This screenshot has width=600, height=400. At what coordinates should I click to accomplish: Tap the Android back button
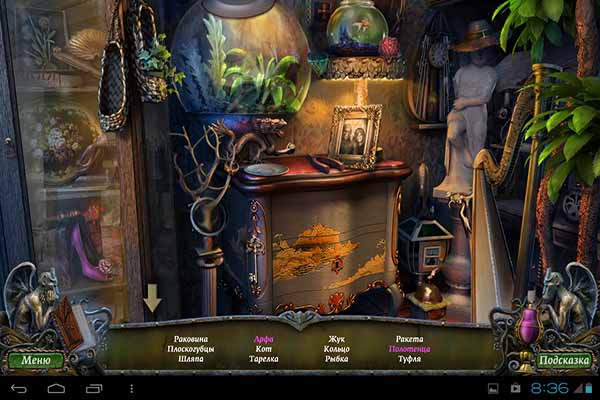coord(19,387)
